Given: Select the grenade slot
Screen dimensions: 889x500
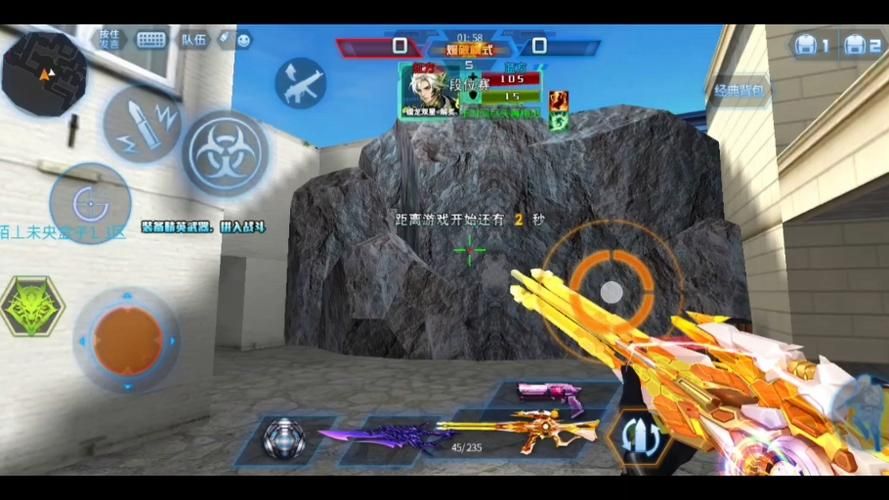Looking at the screenshot, I should [x=284, y=439].
